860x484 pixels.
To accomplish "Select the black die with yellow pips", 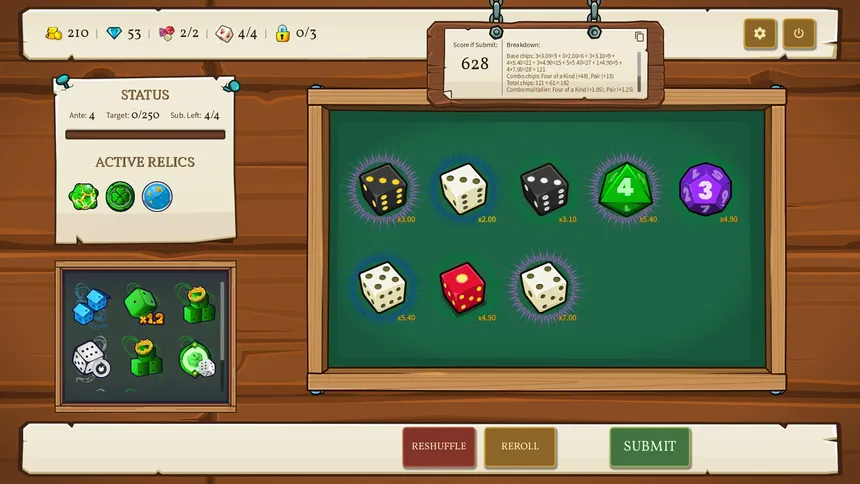I will (382, 189).
